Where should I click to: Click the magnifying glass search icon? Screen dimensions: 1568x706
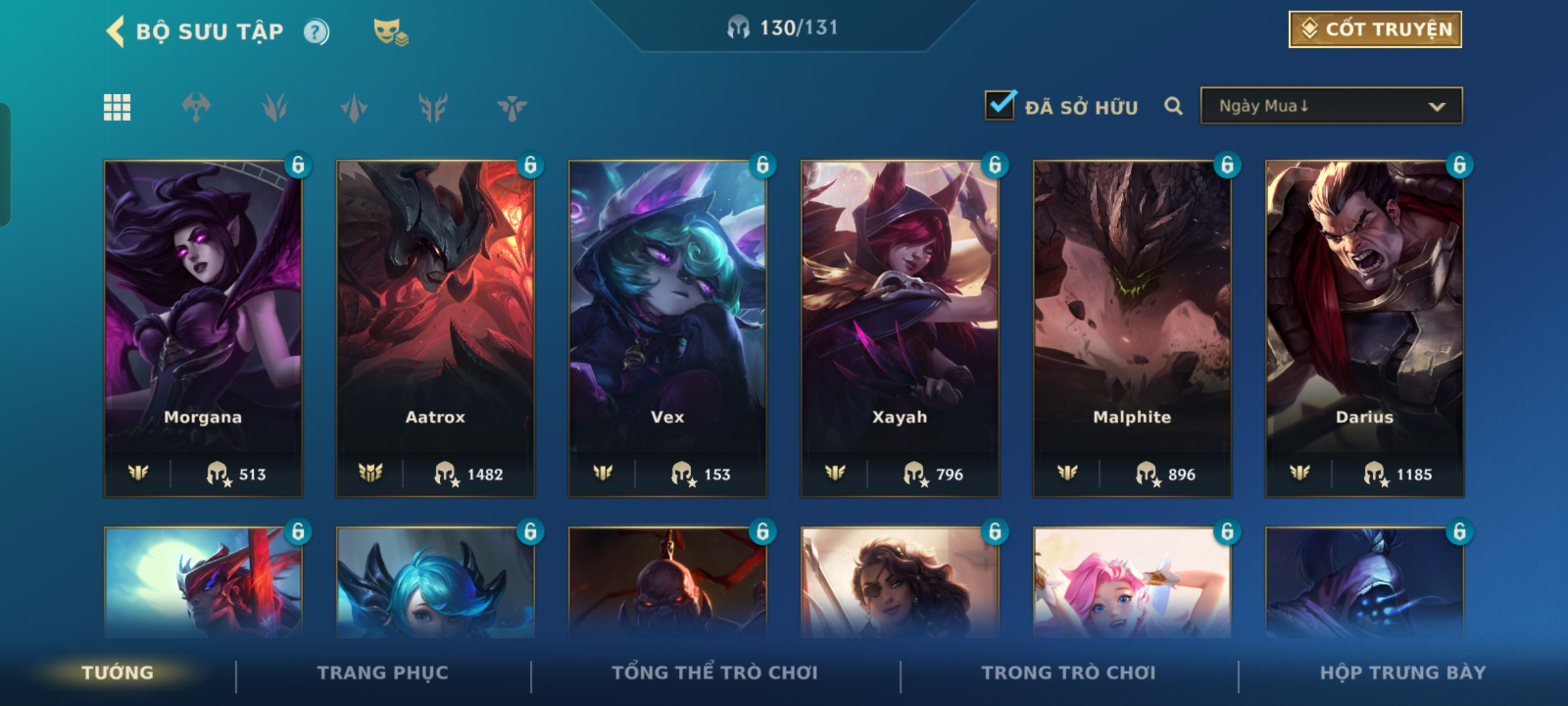[x=1173, y=106]
